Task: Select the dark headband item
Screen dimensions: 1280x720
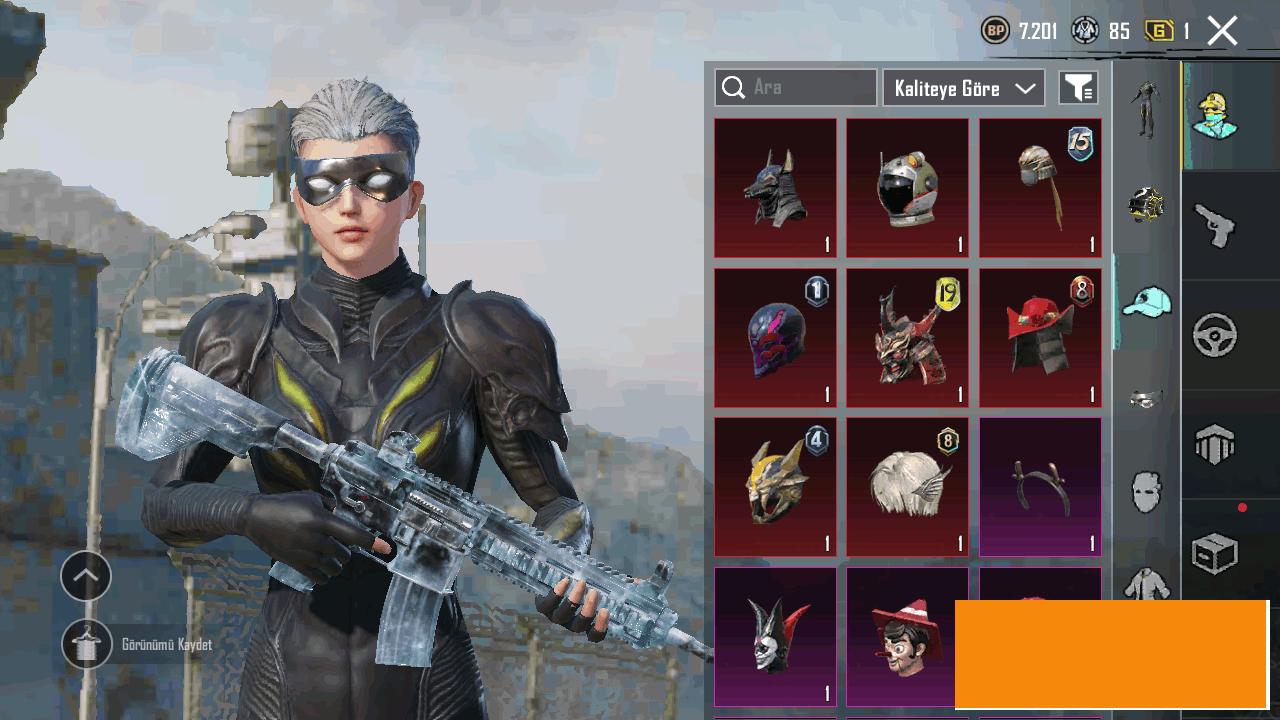Action: coord(1040,487)
